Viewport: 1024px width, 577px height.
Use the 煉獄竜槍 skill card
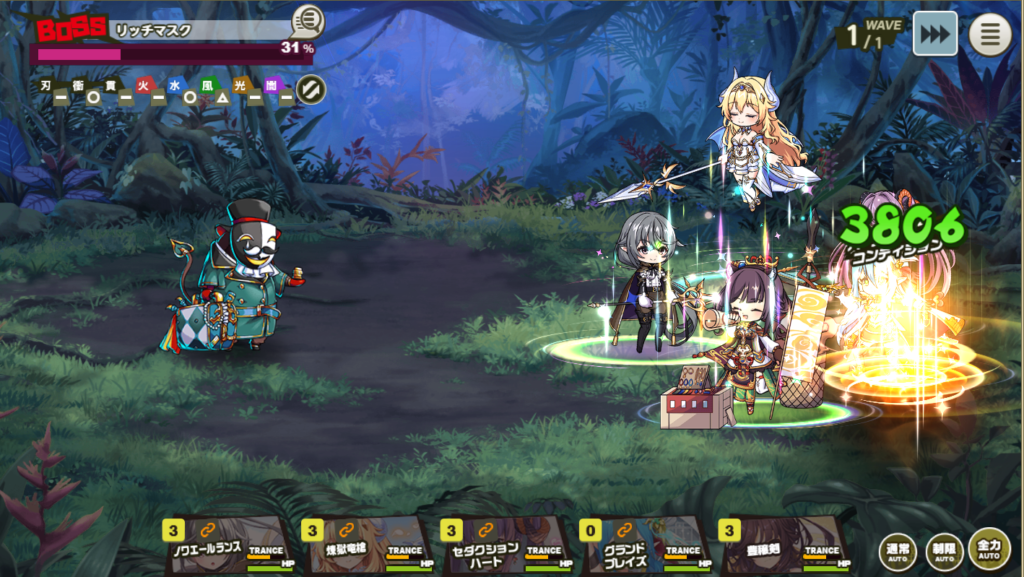pos(363,545)
